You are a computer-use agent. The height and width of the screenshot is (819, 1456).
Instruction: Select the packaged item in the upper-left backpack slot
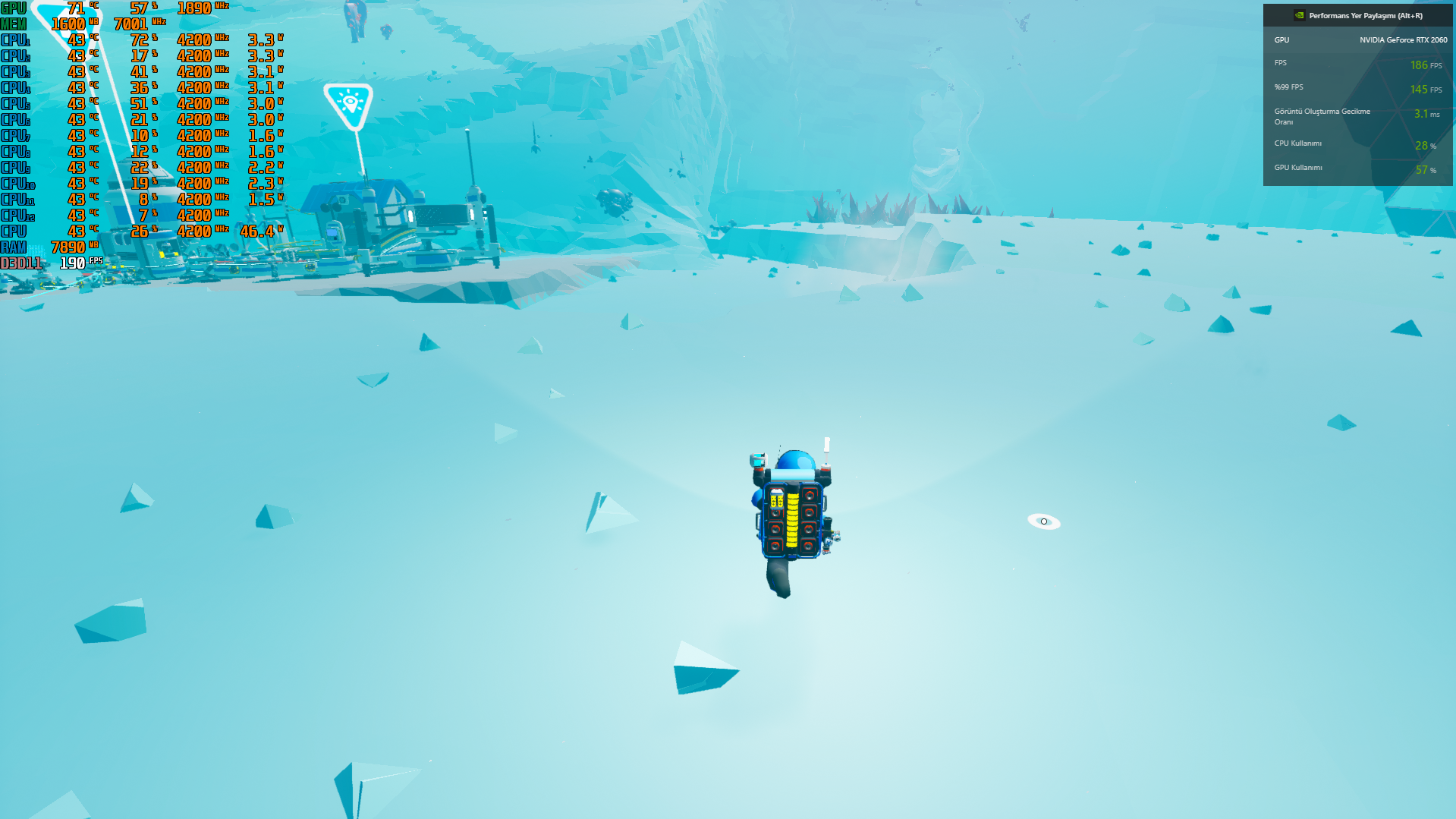[776, 499]
